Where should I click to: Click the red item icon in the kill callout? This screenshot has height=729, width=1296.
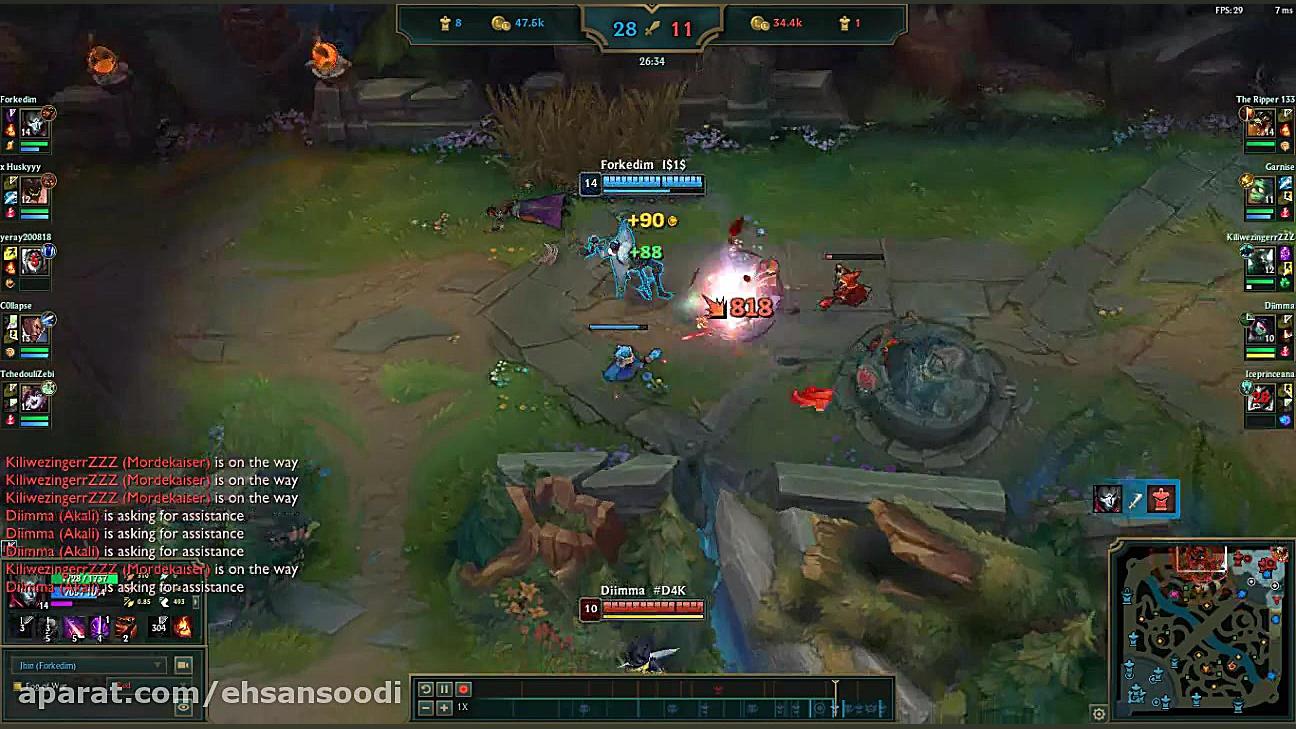pos(1160,500)
